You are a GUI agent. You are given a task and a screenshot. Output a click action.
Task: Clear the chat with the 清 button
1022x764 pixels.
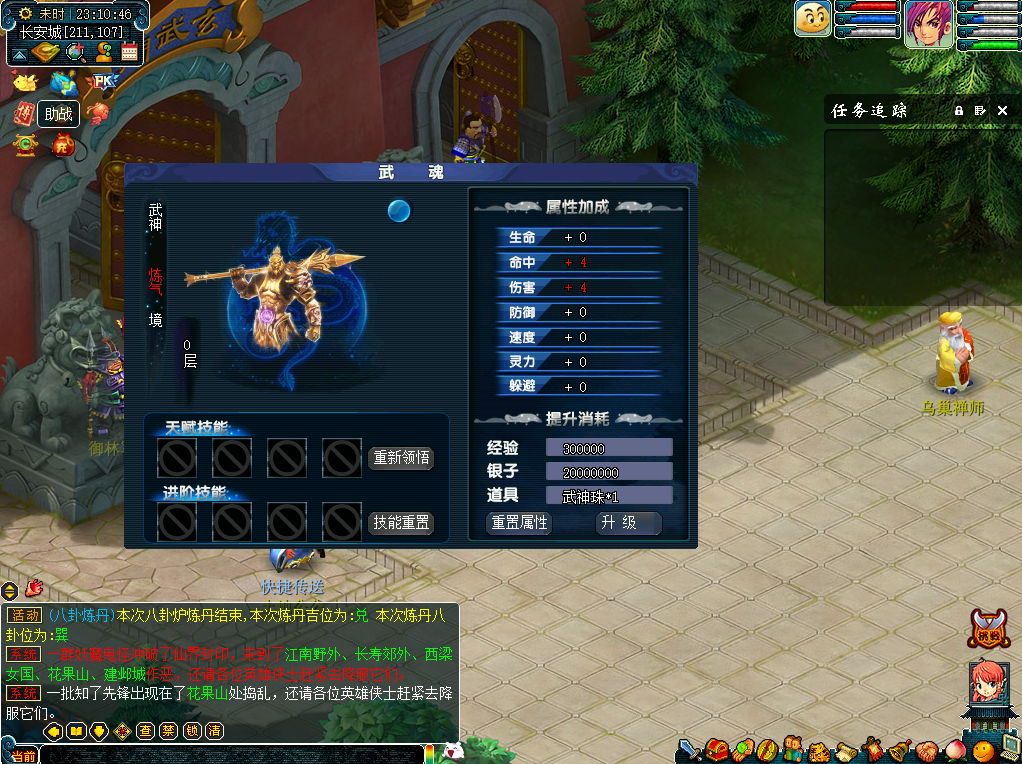click(214, 731)
